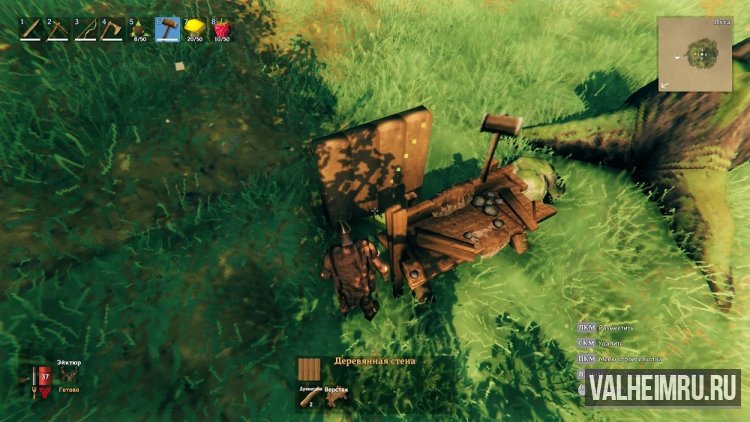Pick the seed item in slot 5
Screen dimensions: 750x422
(139, 31)
